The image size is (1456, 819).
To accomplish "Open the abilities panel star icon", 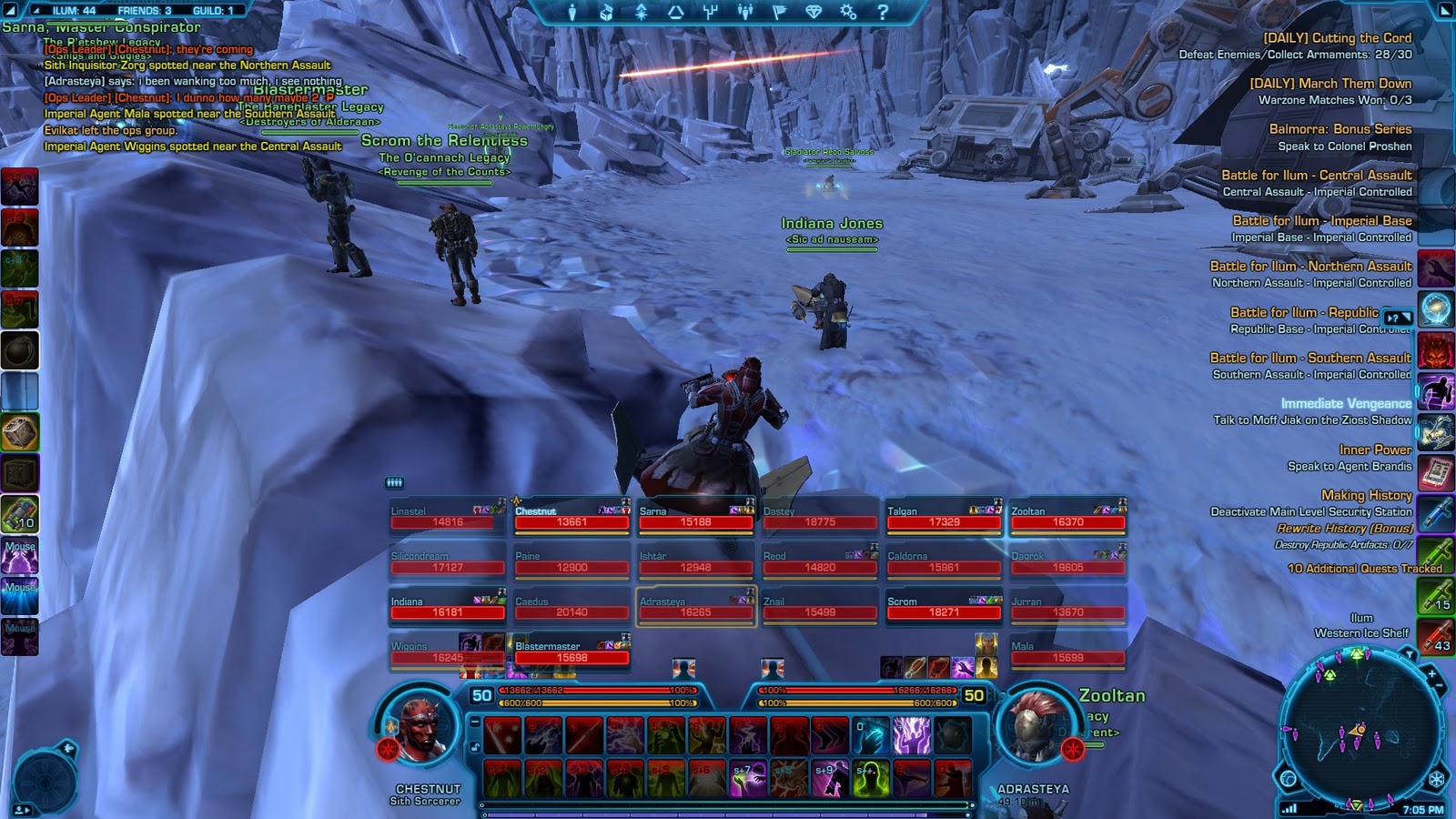I will pyautogui.click(x=642, y=12).
